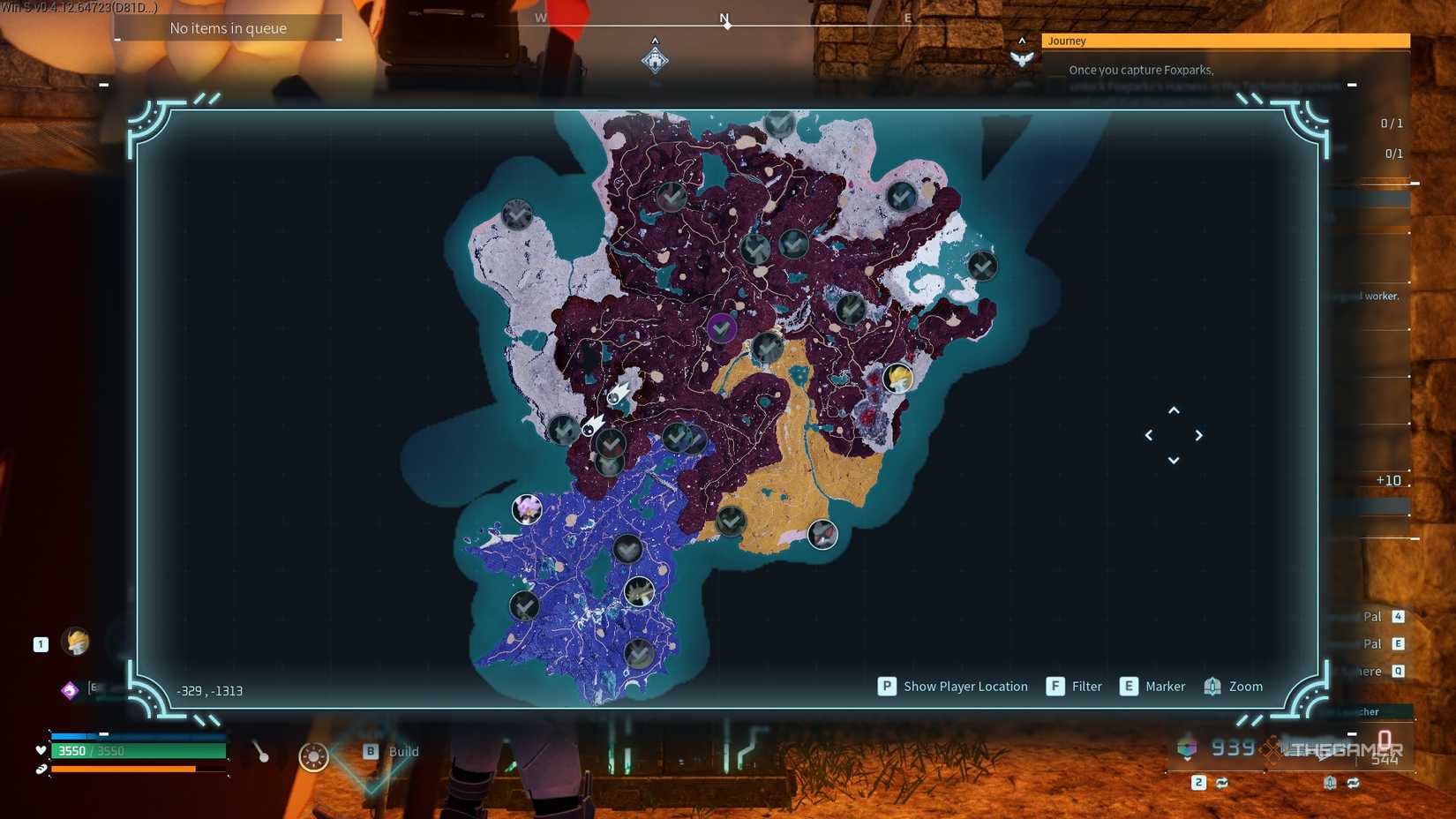The width and height of the screenshot is (1456, 819).
Task: Select the purple Pal boss icon in the western forest
Action: 527,509
